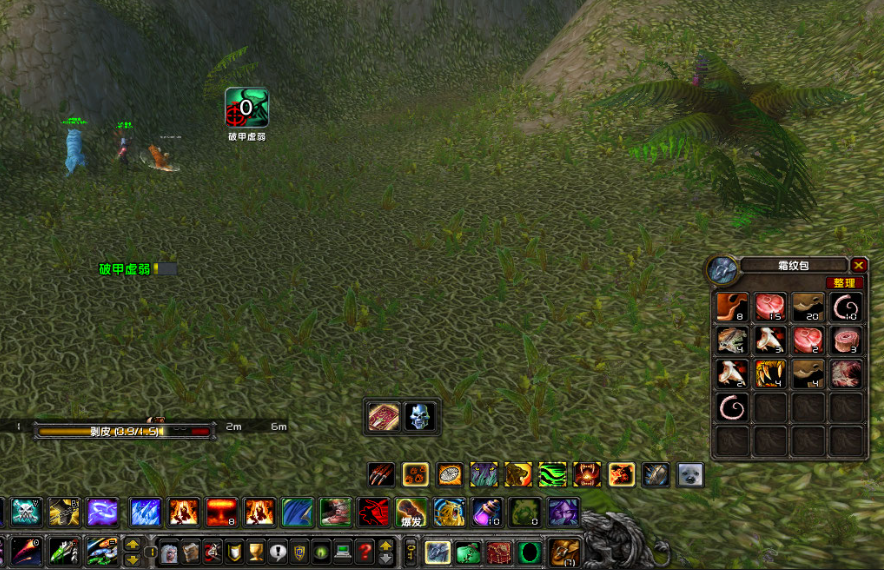This screenshot has height=570, width=884.
Task: Use the red spellbook icon beside the skull
Action: tap(384, 416)
